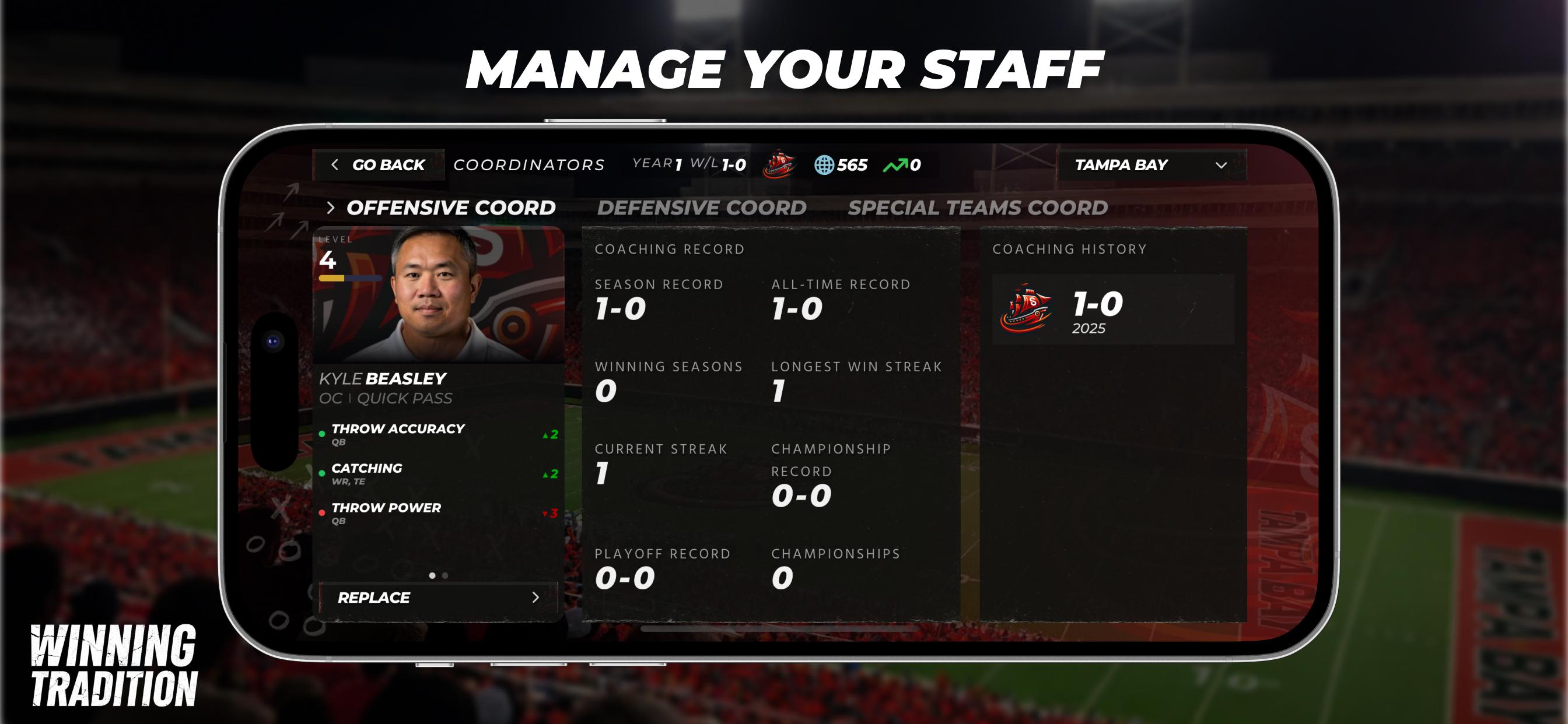Expand the Offensive Coord section chevron
Screen dimensions: 1568x724
(x=332, y=208)
